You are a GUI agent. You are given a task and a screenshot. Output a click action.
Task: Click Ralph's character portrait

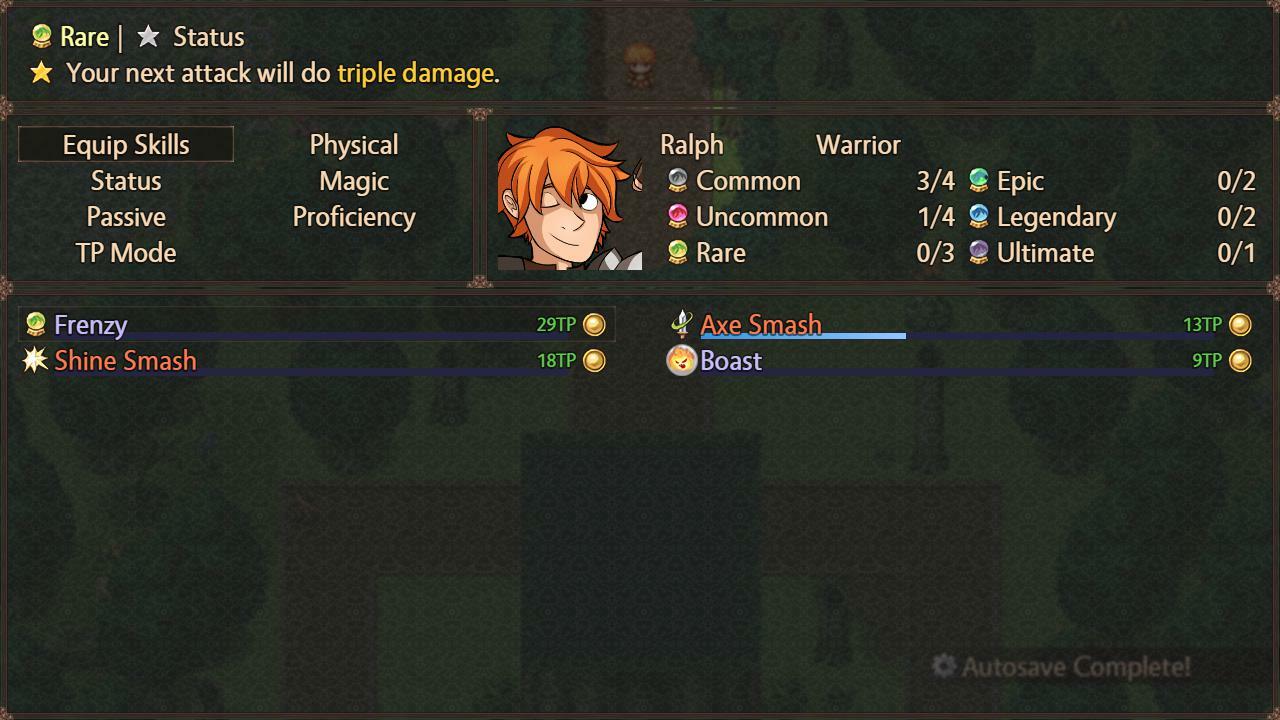point(570,195)
